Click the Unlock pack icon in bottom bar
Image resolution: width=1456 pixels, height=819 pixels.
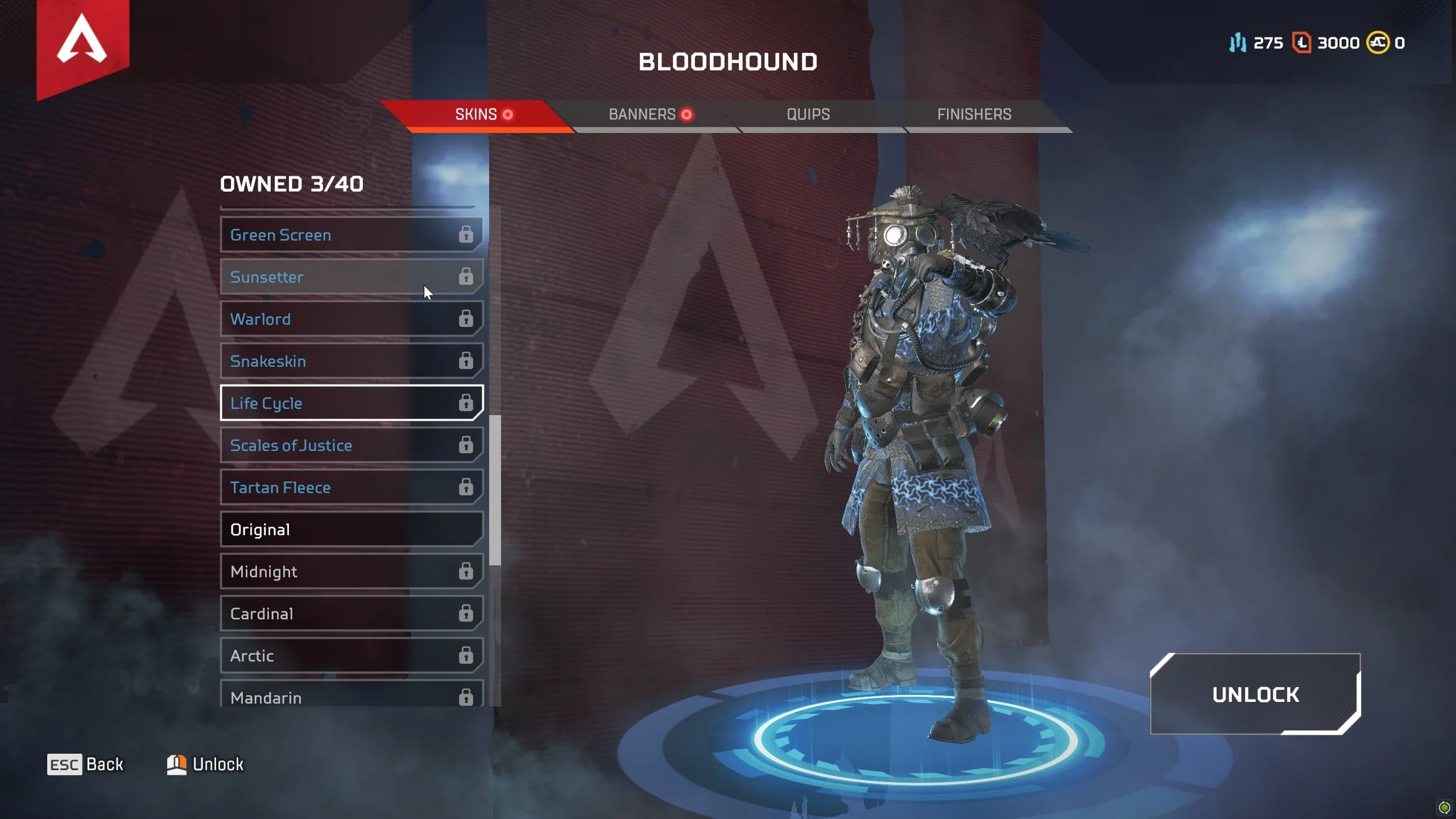pos(176,764)
